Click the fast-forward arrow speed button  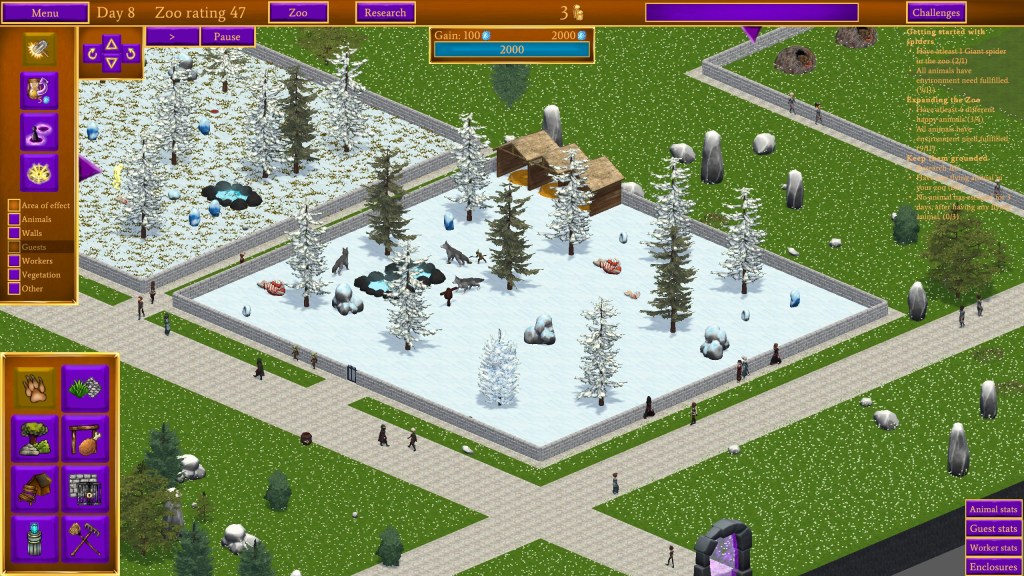[x=172, y=37]
